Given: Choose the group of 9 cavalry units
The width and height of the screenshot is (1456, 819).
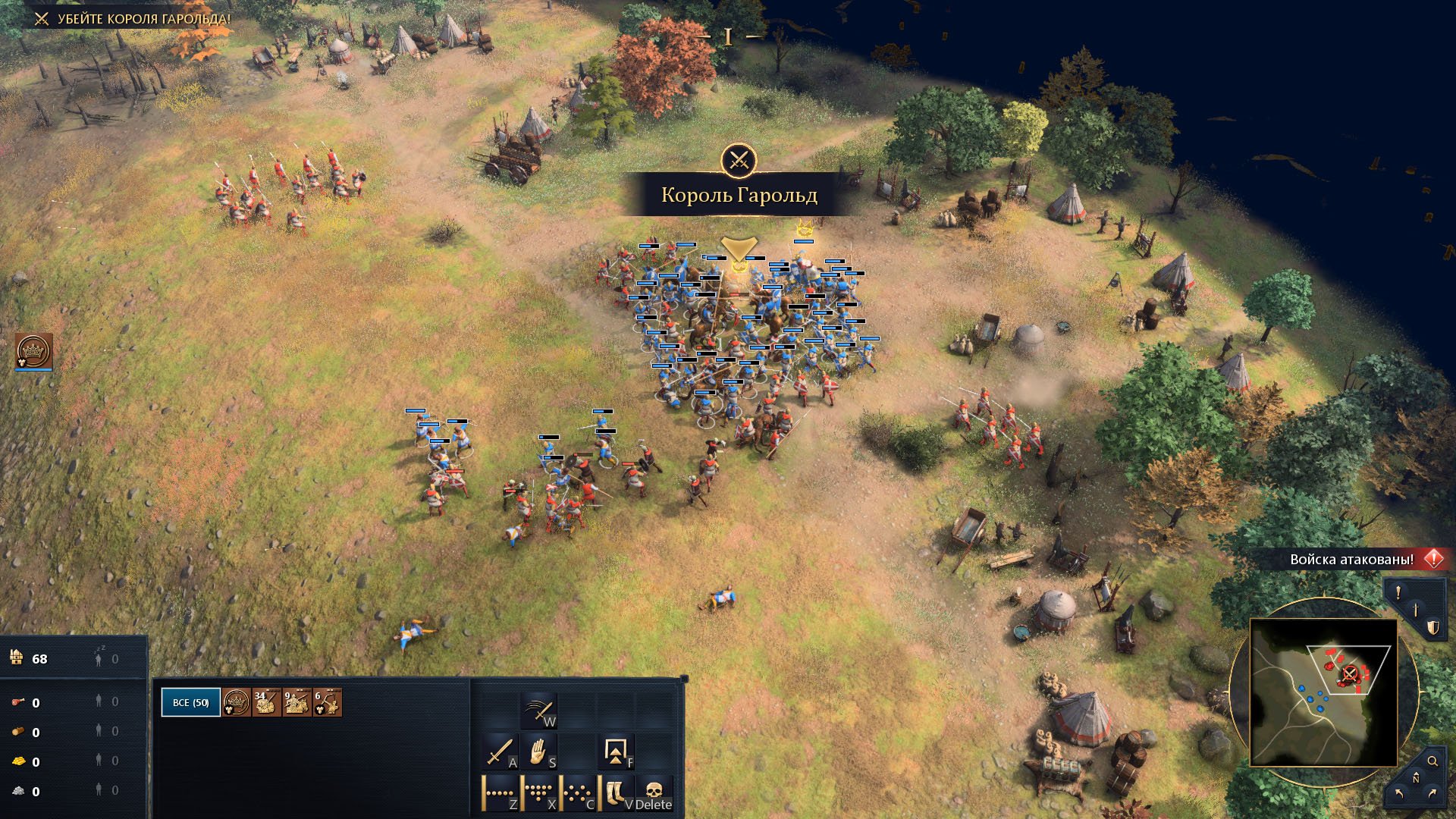Looking at the screenshot, I should click(297, 702).
